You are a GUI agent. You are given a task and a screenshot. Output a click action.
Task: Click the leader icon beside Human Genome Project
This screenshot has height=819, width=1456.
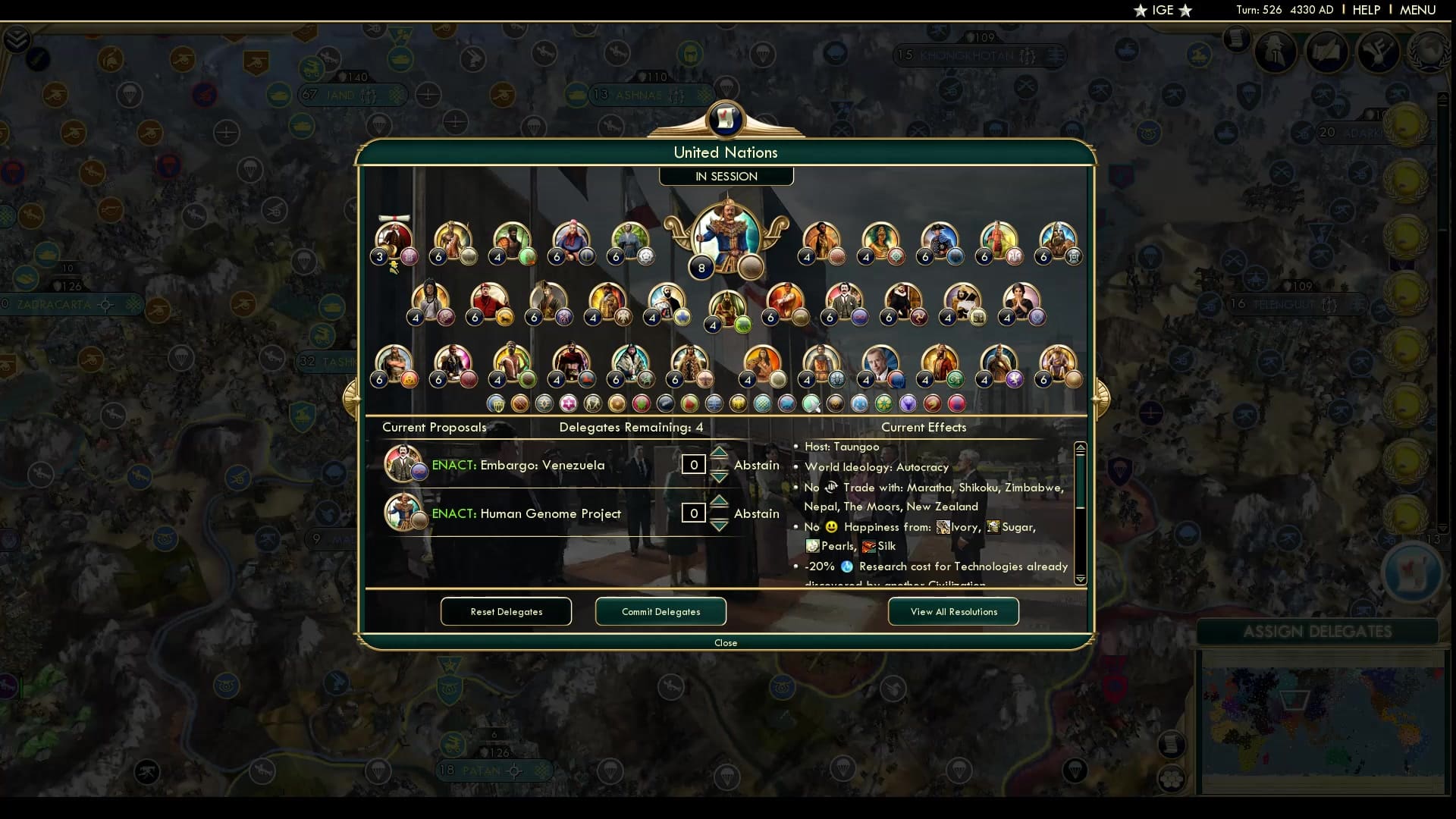point(404,513)
